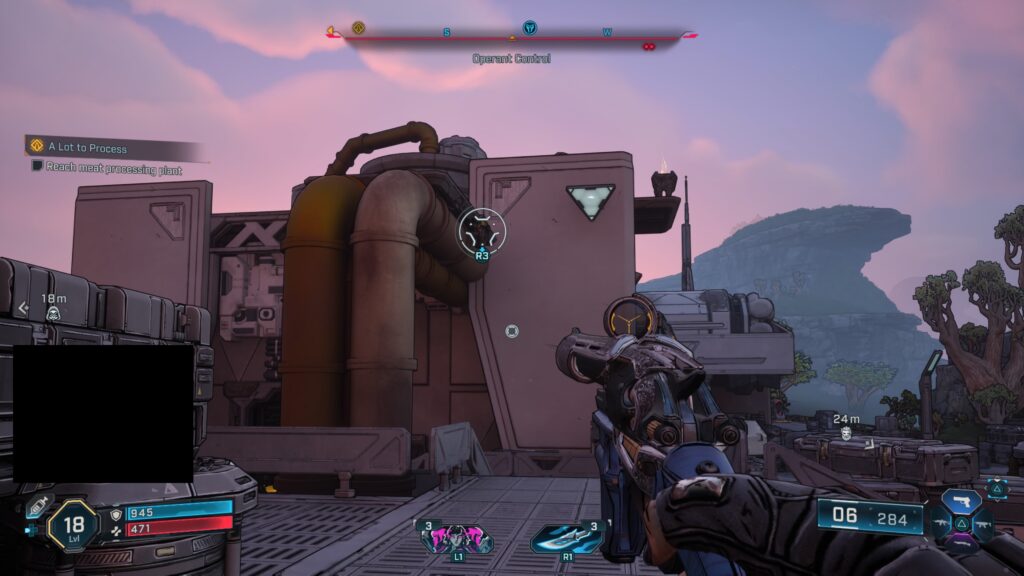Open the level 18 character badge

[x=72, y=525]
